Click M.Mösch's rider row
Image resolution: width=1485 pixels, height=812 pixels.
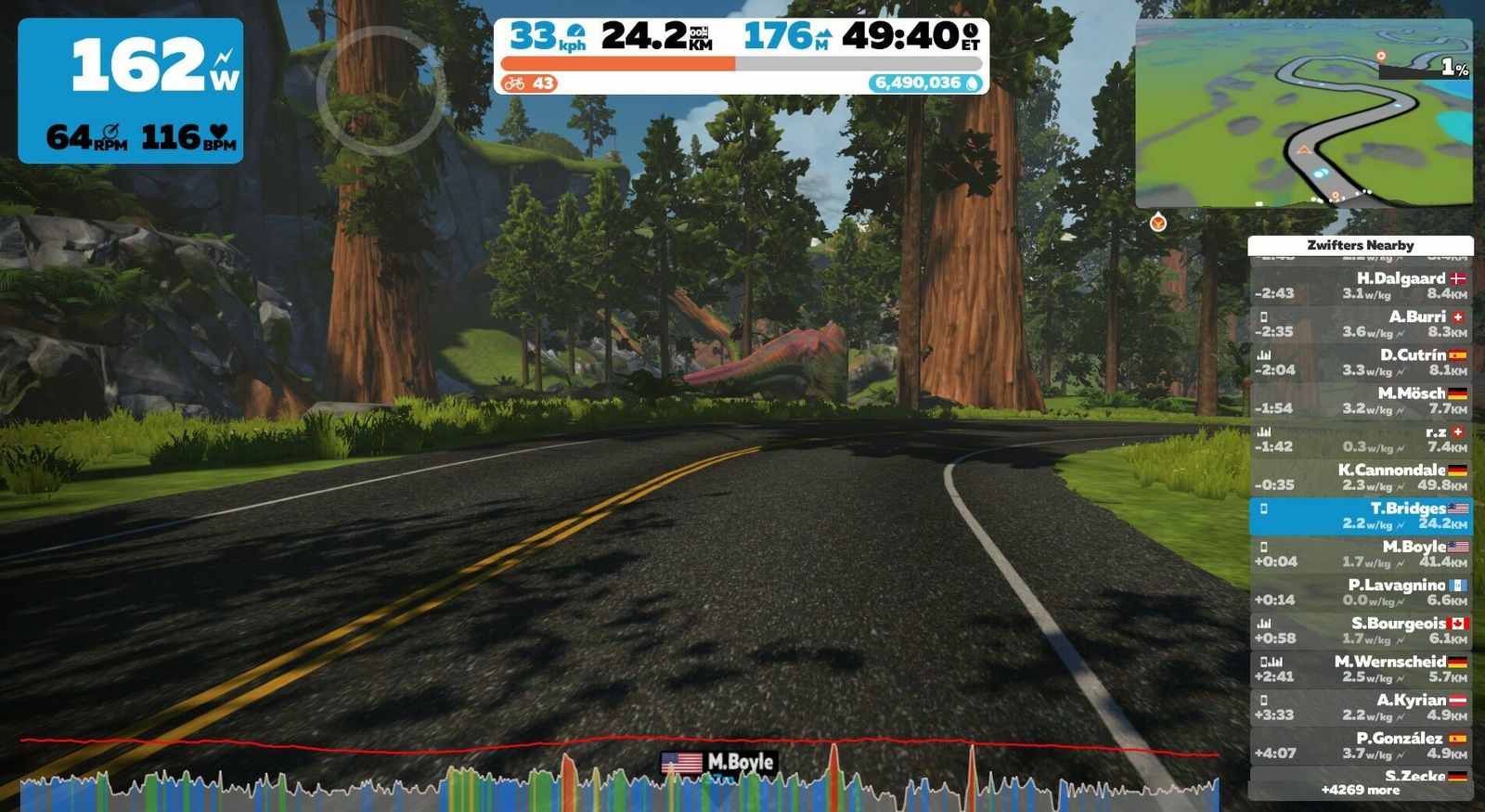click(x=1360, y=401)
